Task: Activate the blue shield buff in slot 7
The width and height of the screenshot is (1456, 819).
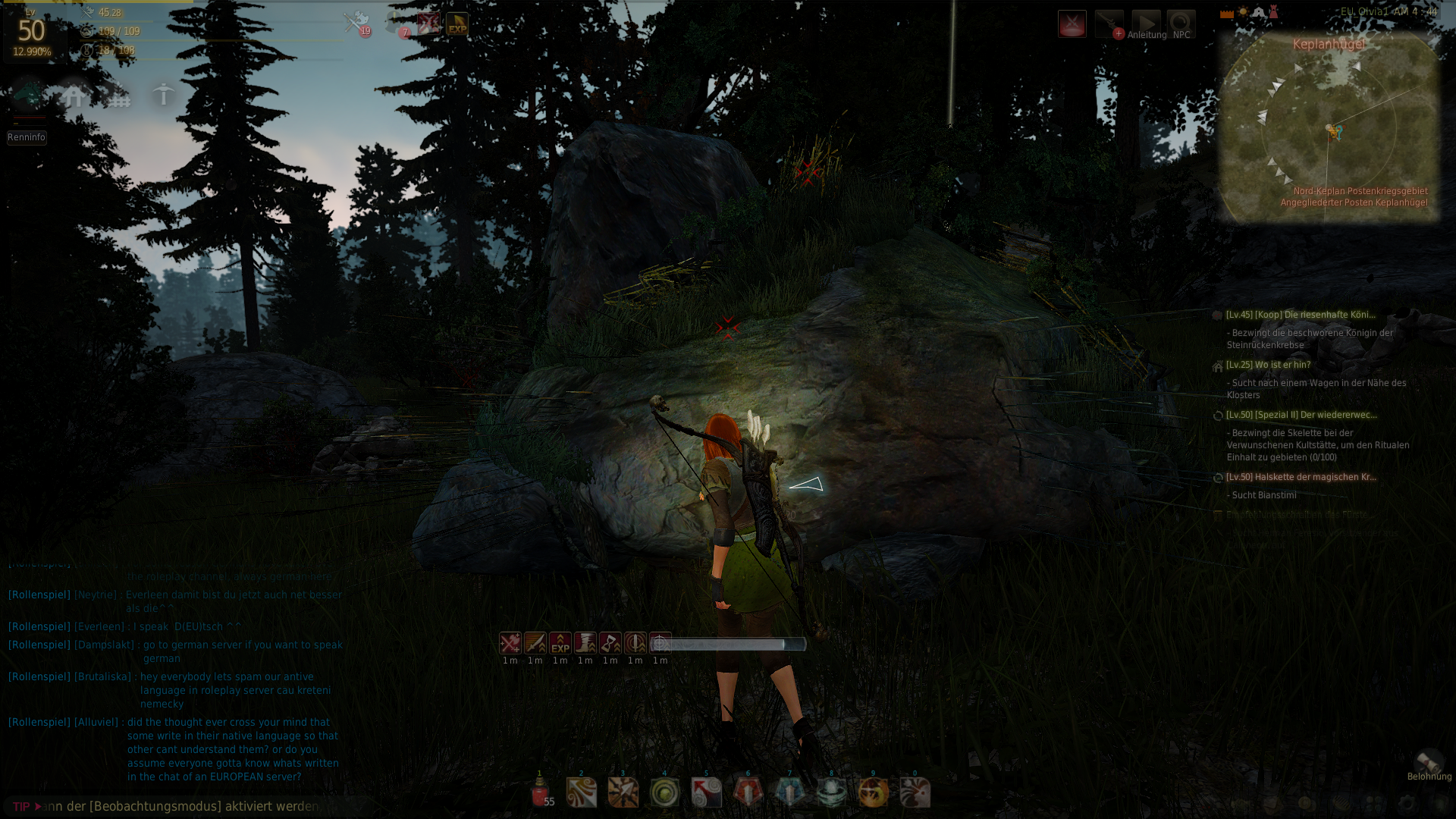Action: coord(789,793)
